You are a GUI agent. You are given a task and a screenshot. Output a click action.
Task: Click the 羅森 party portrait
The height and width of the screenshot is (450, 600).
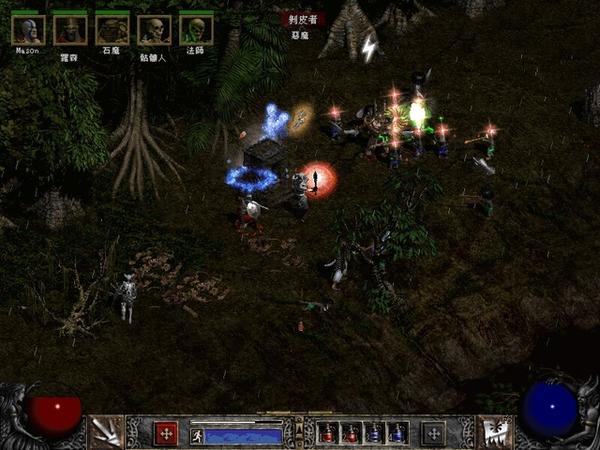click(x=70, y=30)
